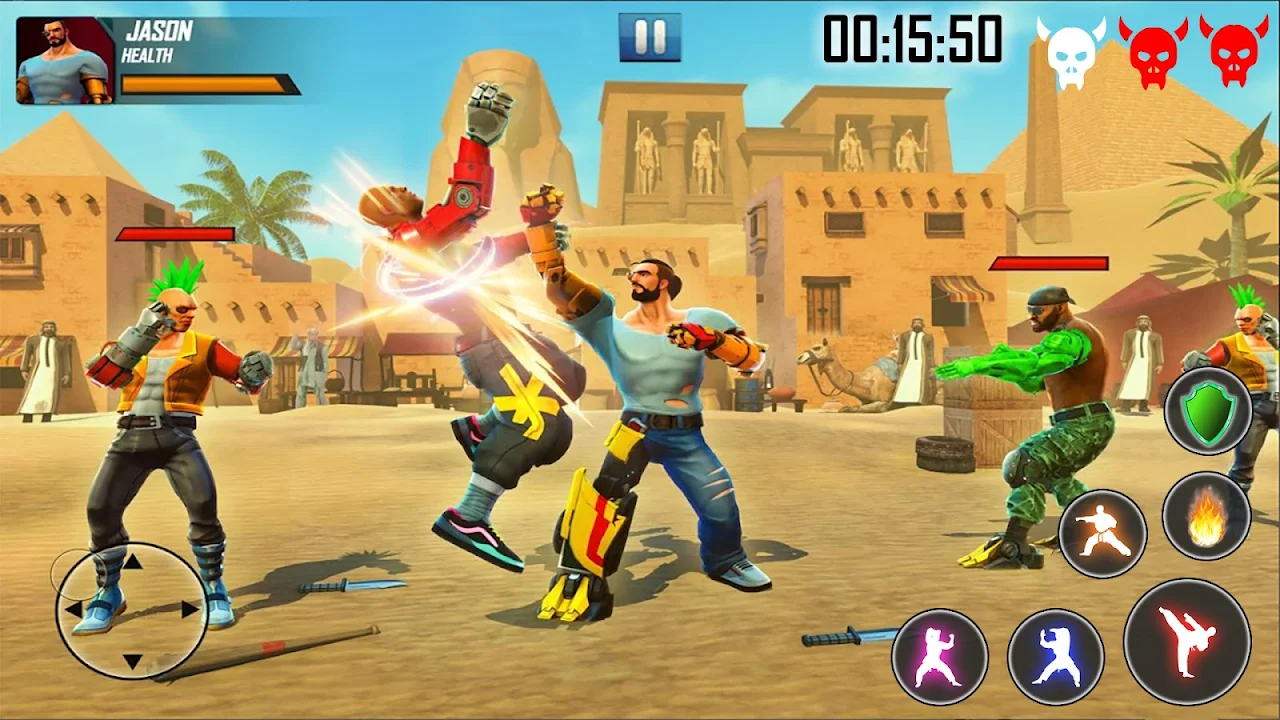Use the fire special attack button
This screenshot has height=720, width=1280.
click(1207, 516)
